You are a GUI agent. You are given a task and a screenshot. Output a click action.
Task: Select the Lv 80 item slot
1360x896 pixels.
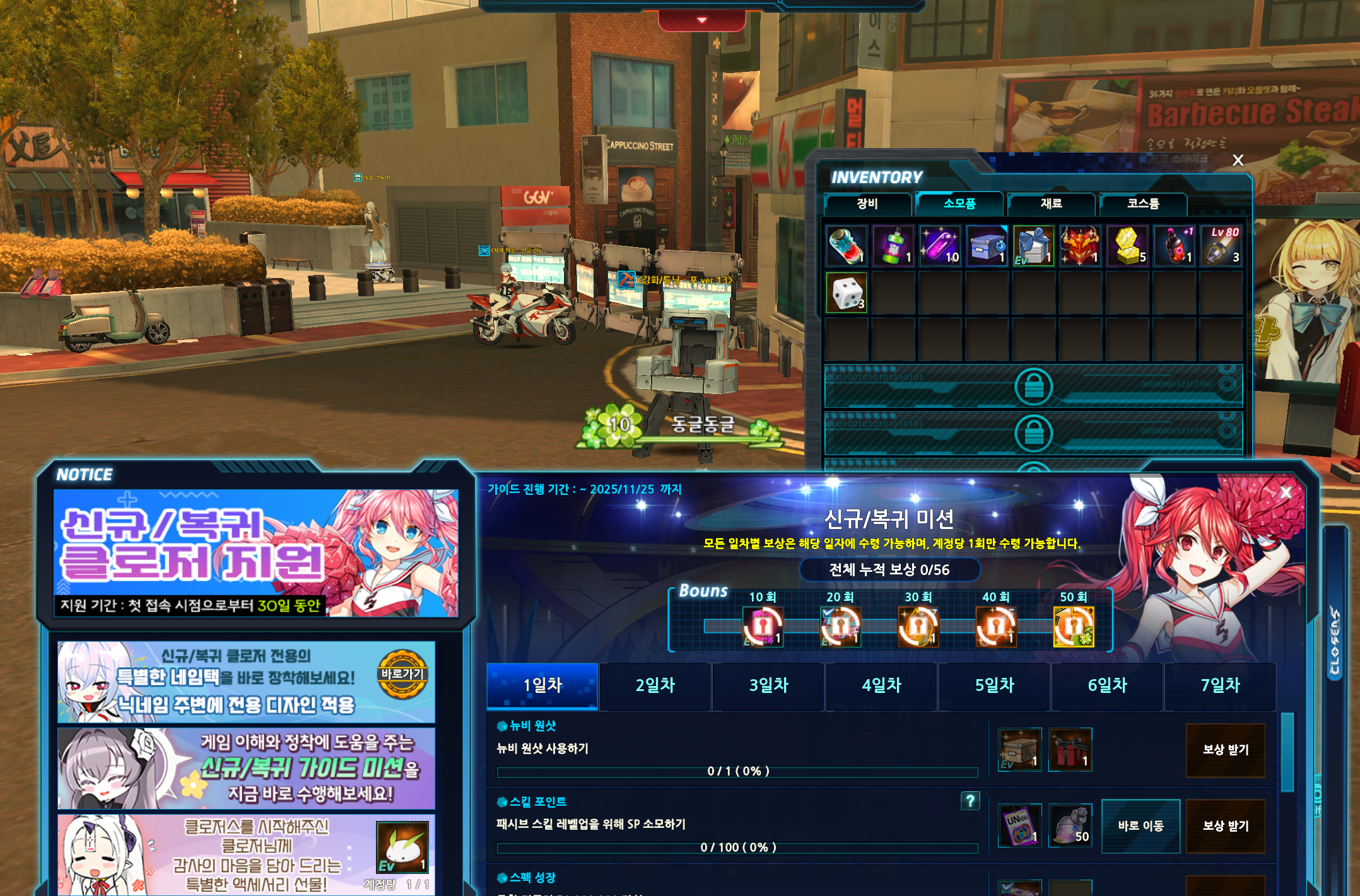coord(1222,246)
